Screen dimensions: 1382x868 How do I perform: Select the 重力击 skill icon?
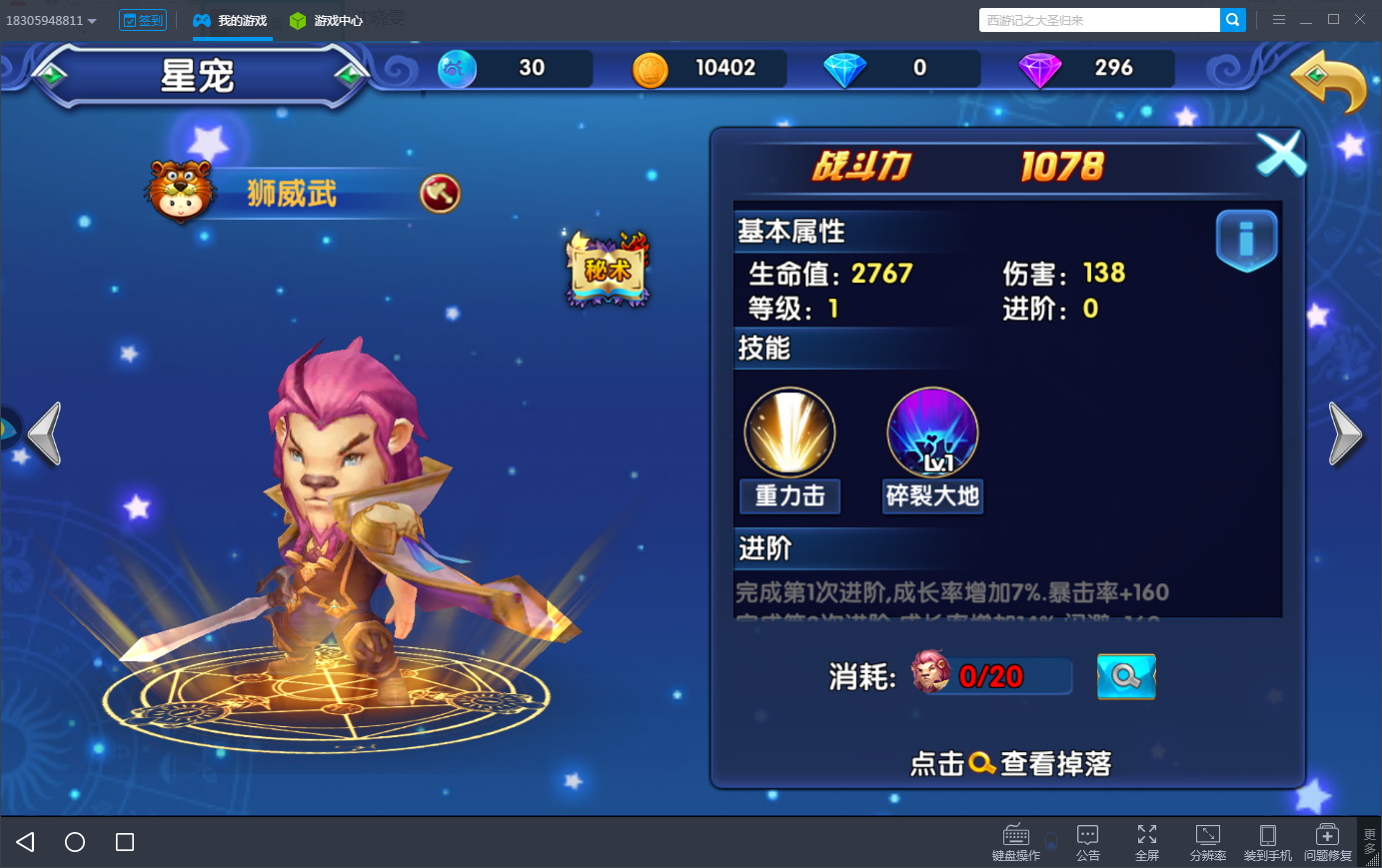pos(789,432)
